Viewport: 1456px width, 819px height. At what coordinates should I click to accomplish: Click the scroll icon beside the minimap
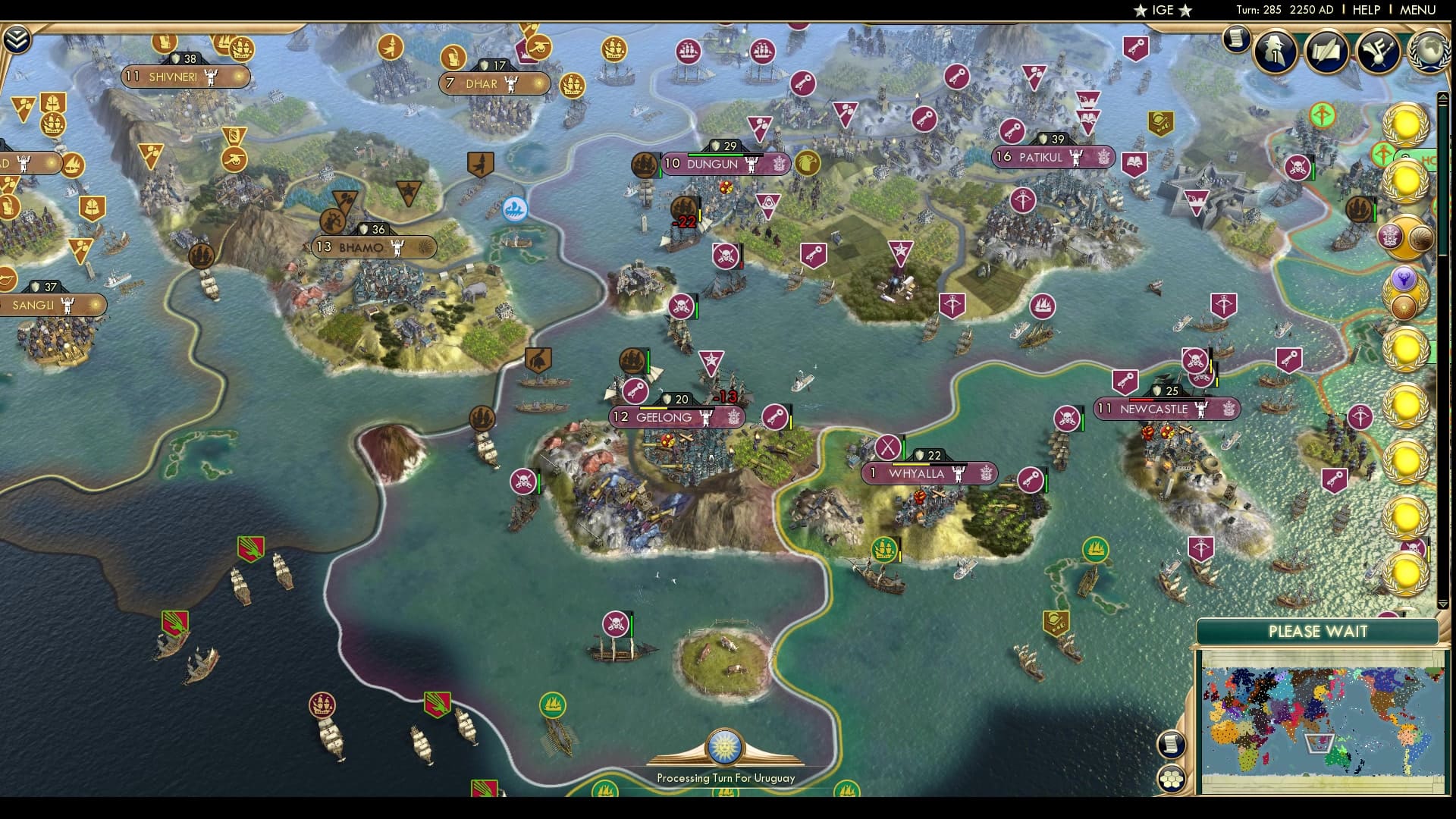click(1170, 744)
